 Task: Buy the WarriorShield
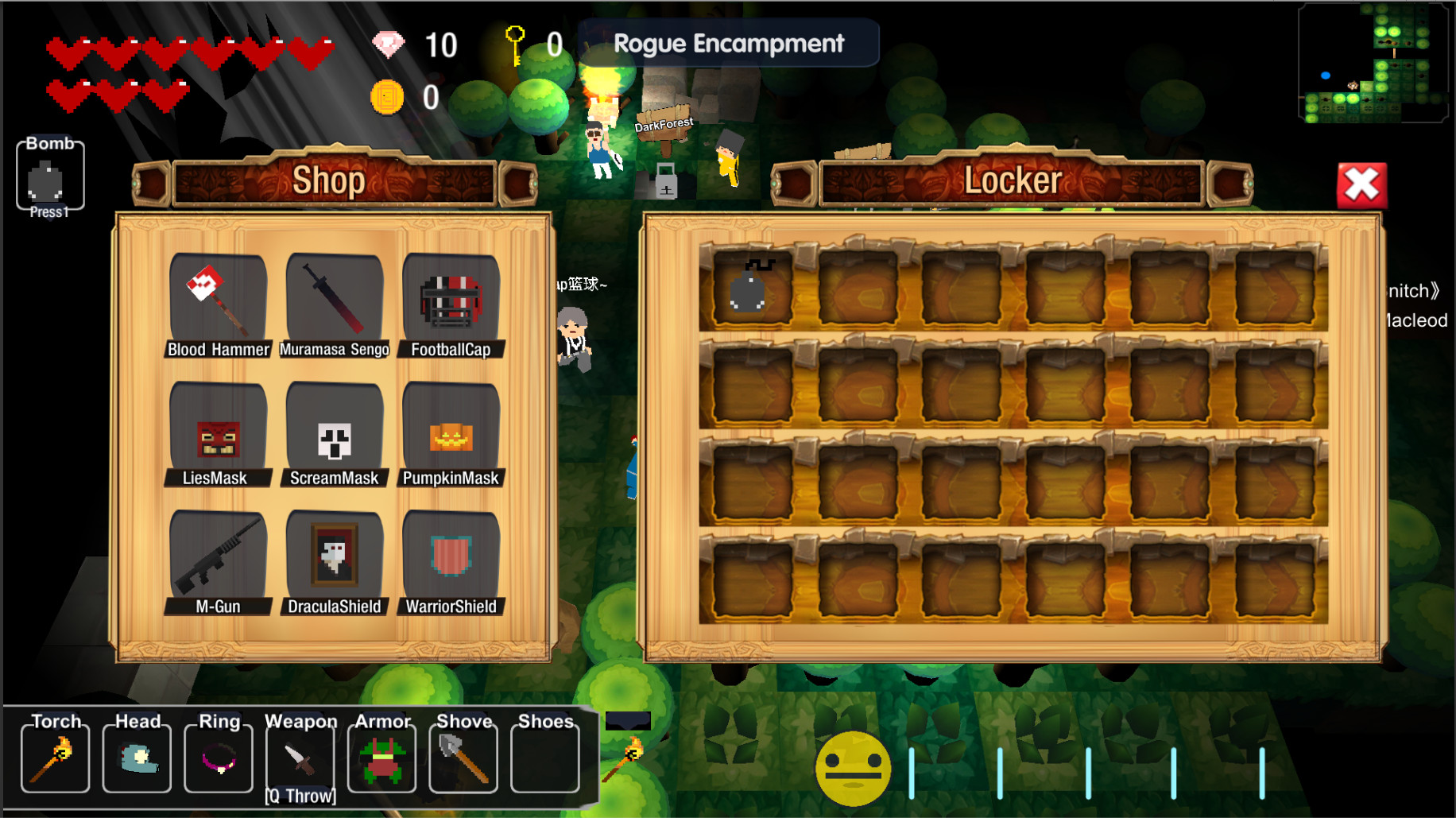(451, 560)
